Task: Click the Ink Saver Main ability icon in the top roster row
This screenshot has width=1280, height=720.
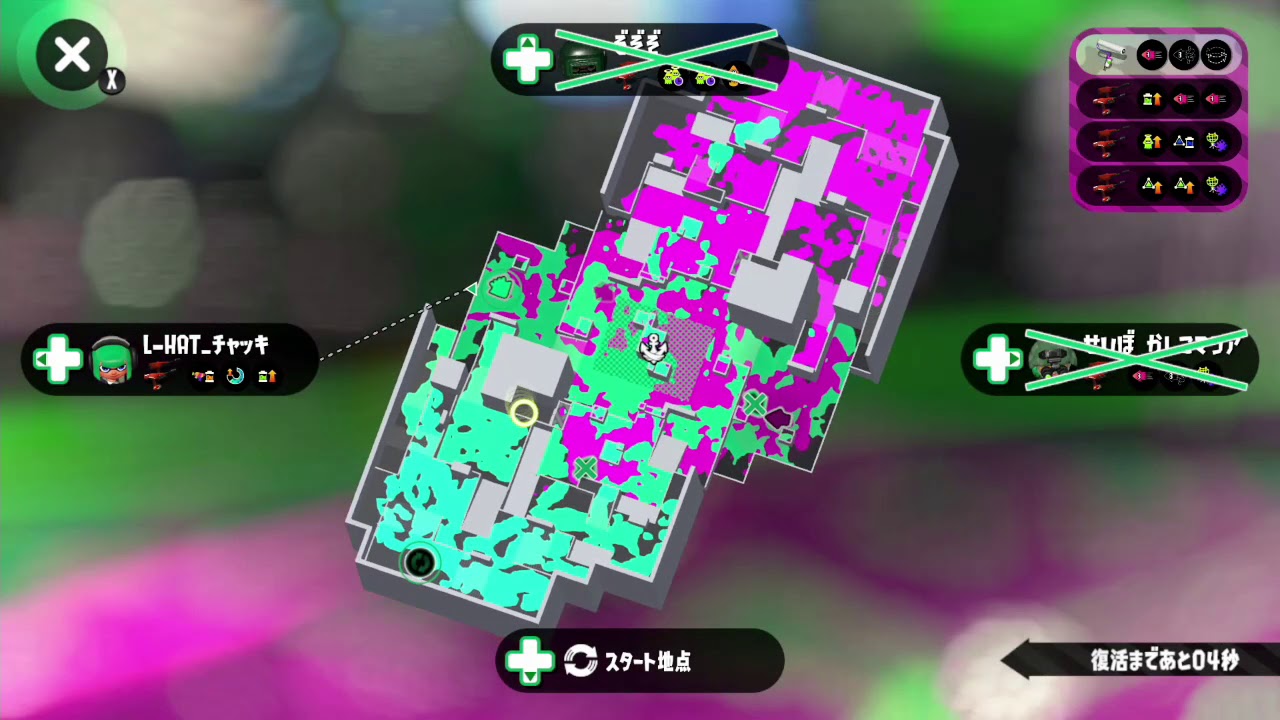Action: click(x=1150, y=54)
